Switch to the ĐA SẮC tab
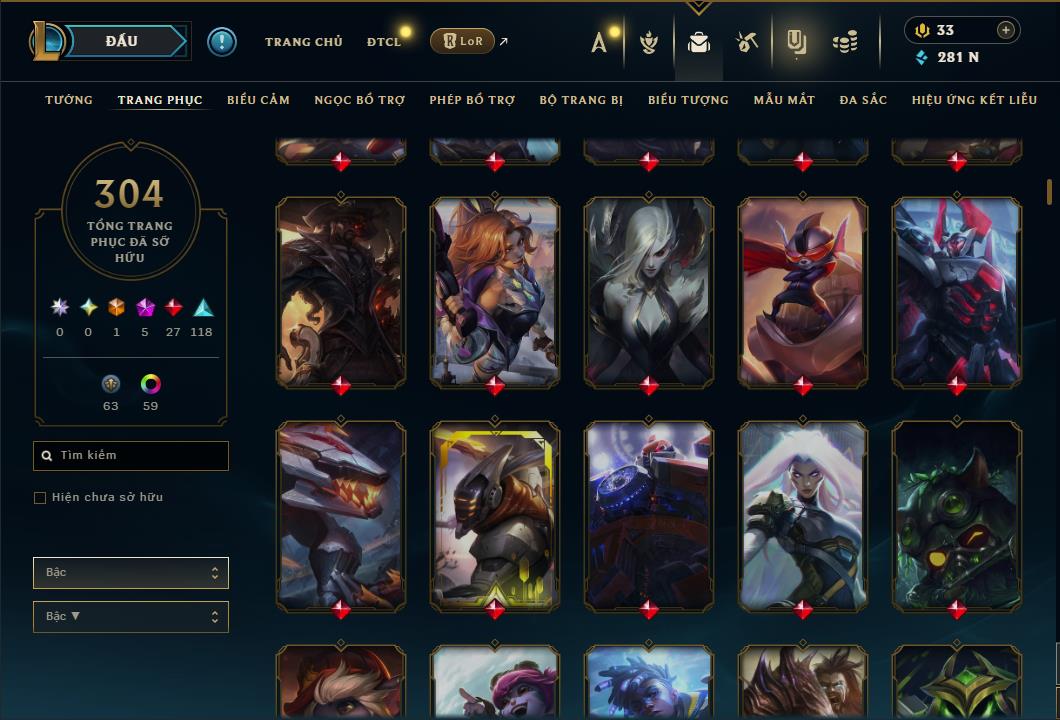This screenshot has height=720, width=1060. pos(863,100)
